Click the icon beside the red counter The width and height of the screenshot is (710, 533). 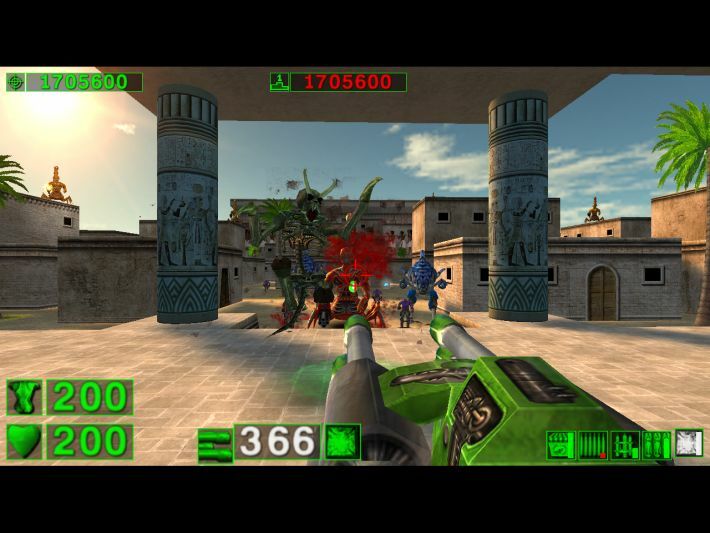279,82
